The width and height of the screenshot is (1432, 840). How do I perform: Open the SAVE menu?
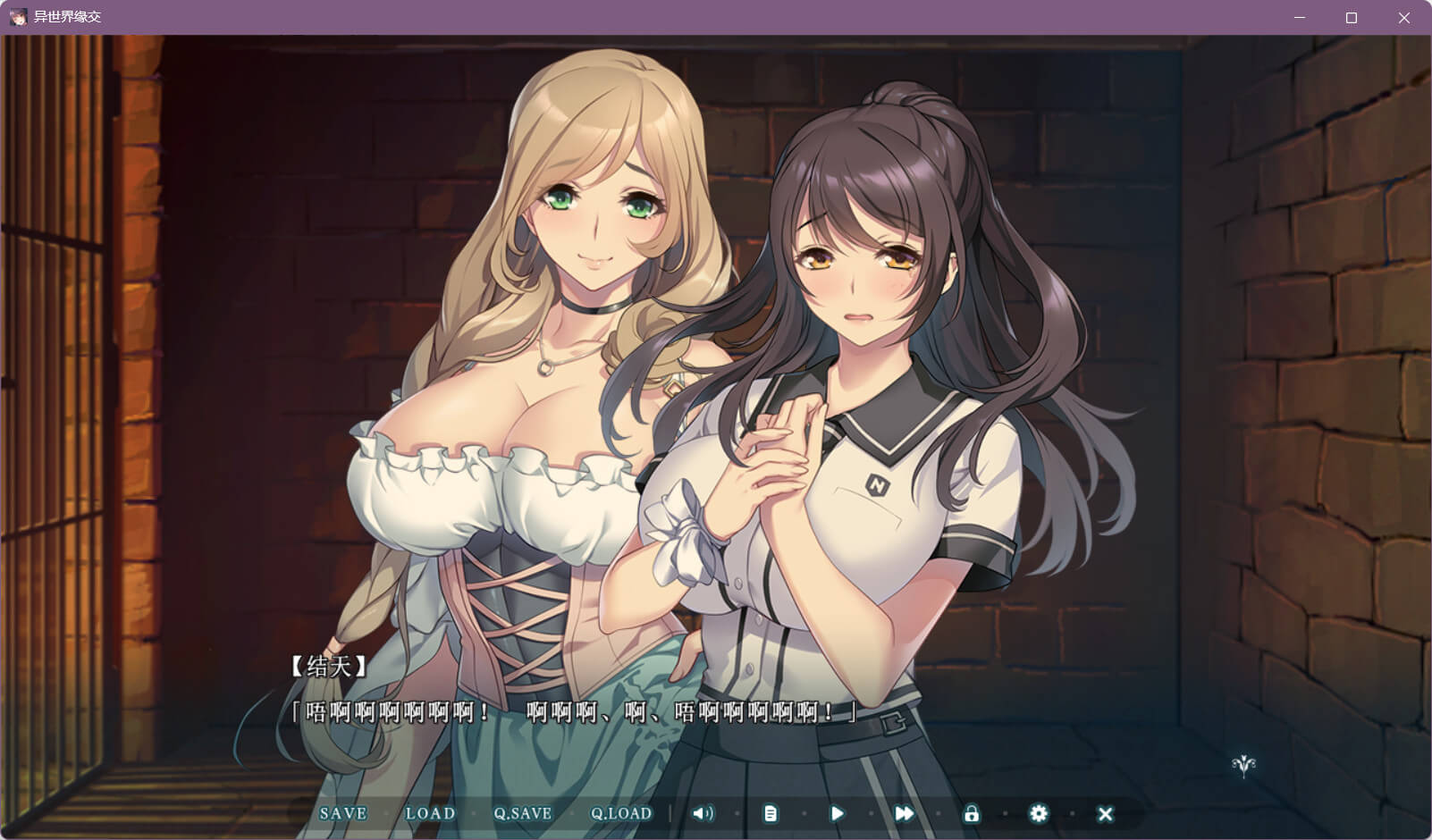[x=343, y=813]
